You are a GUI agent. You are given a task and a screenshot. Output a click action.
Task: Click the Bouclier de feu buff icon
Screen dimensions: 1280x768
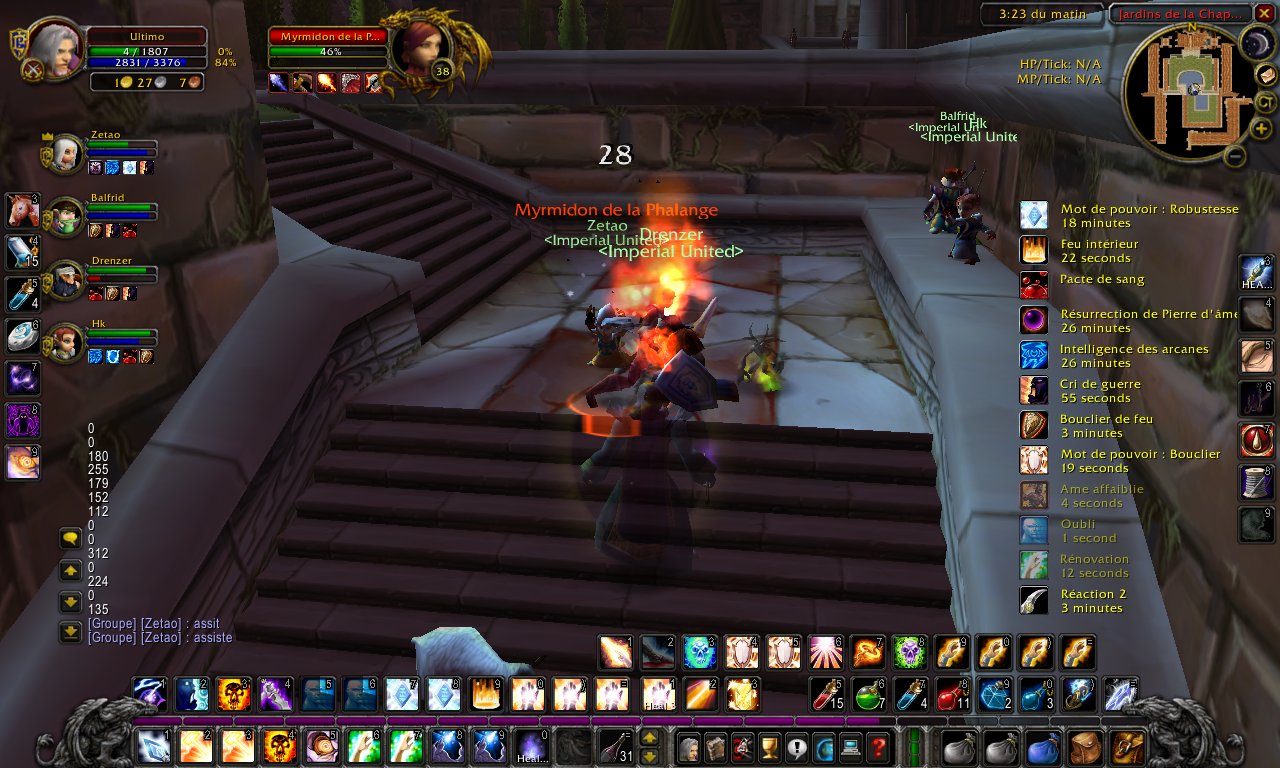1033,425
